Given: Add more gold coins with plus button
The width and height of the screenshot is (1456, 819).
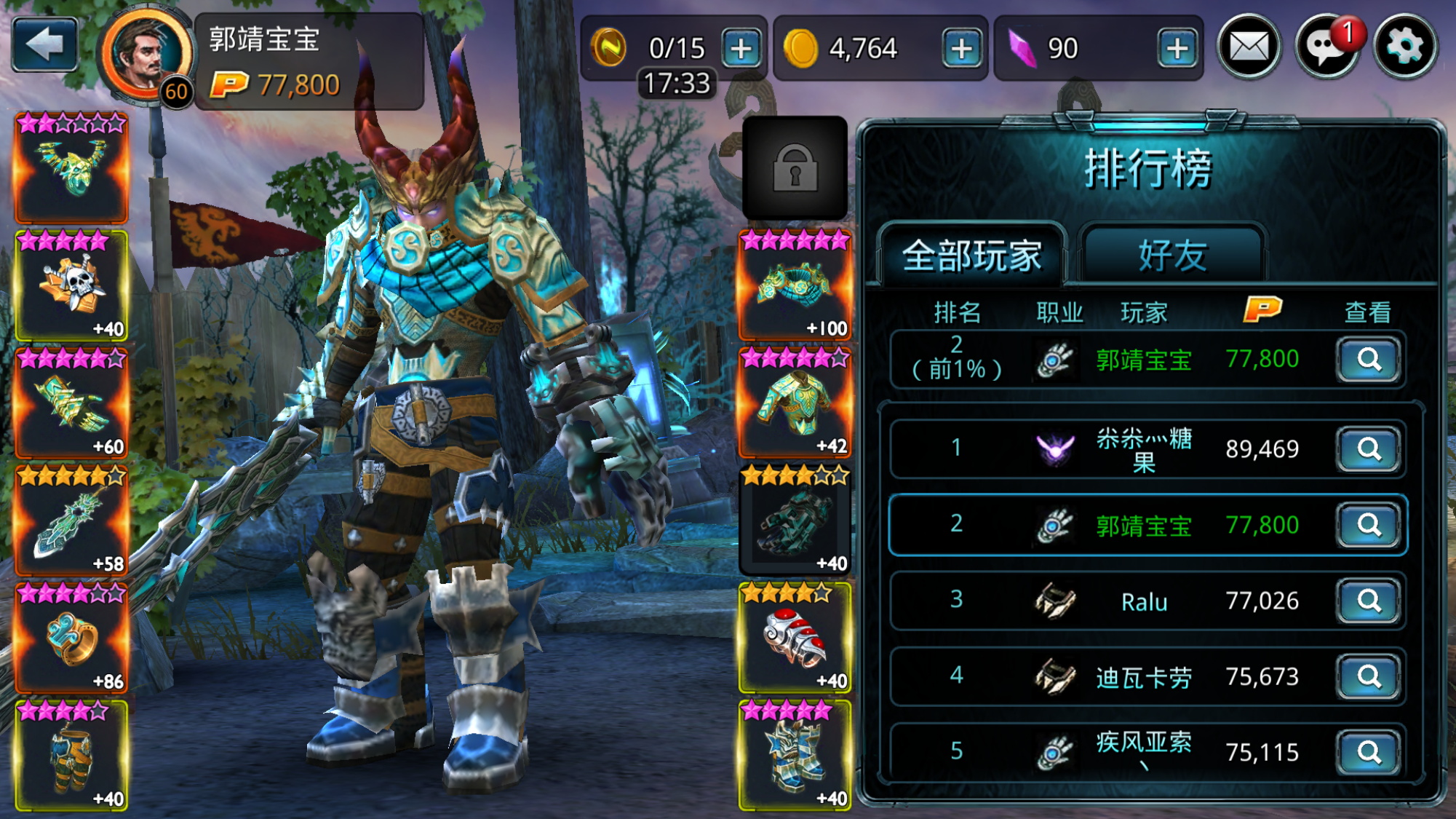Looking at the screenshot, I should (x=961, y=49).
